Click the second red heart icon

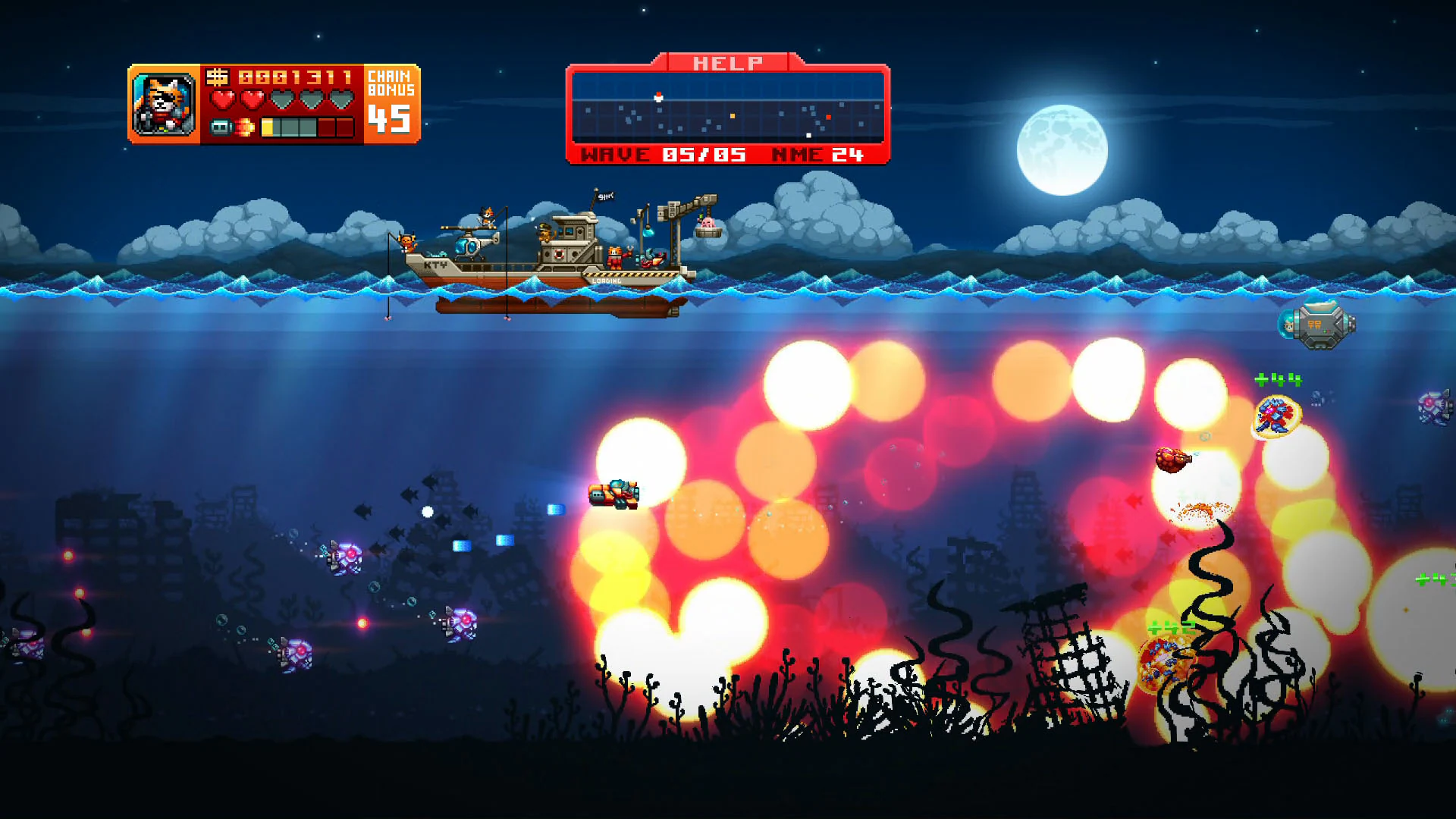pyautogui.click(x=253, y=99)
